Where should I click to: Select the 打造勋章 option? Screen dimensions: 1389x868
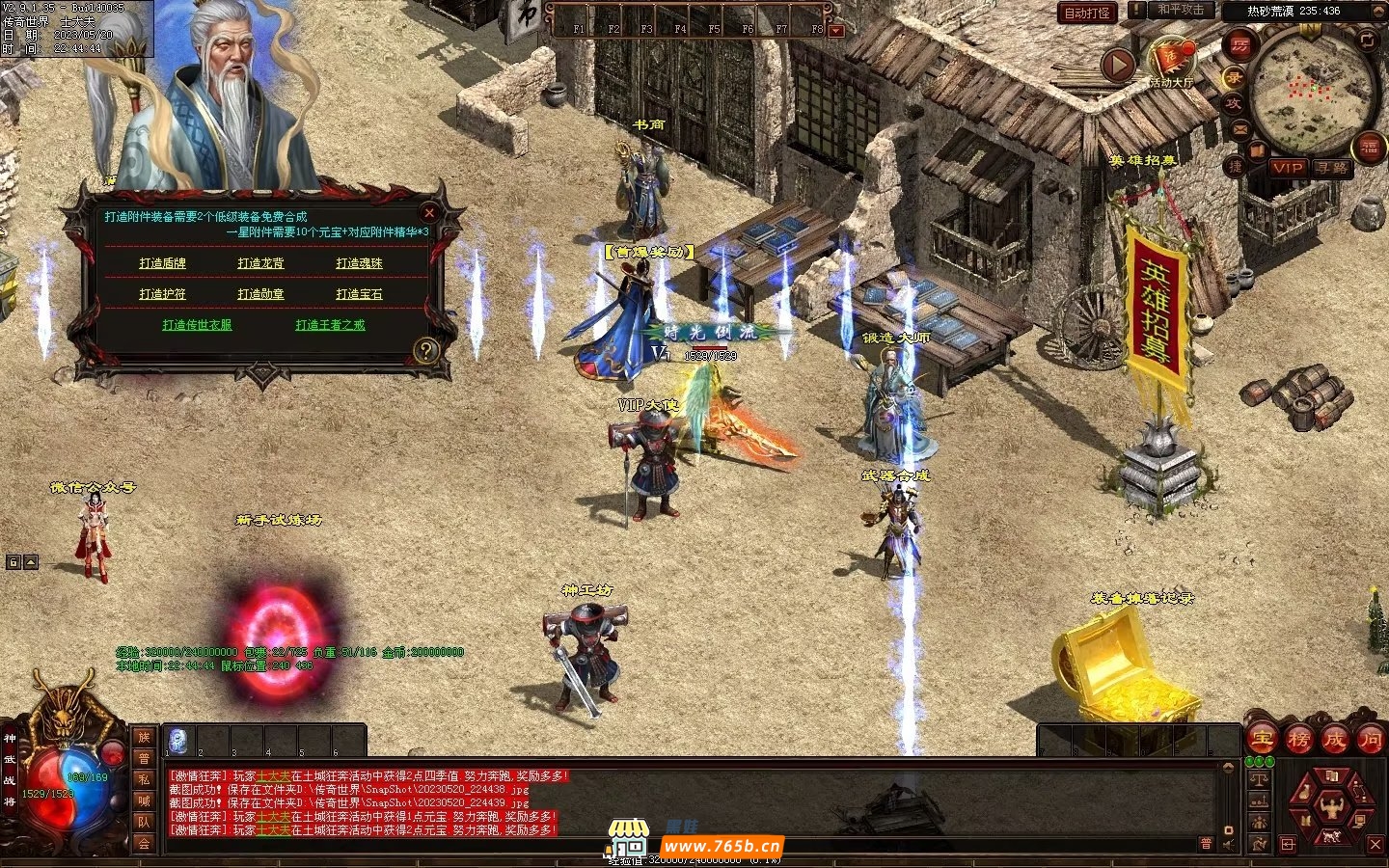[260, 294]
